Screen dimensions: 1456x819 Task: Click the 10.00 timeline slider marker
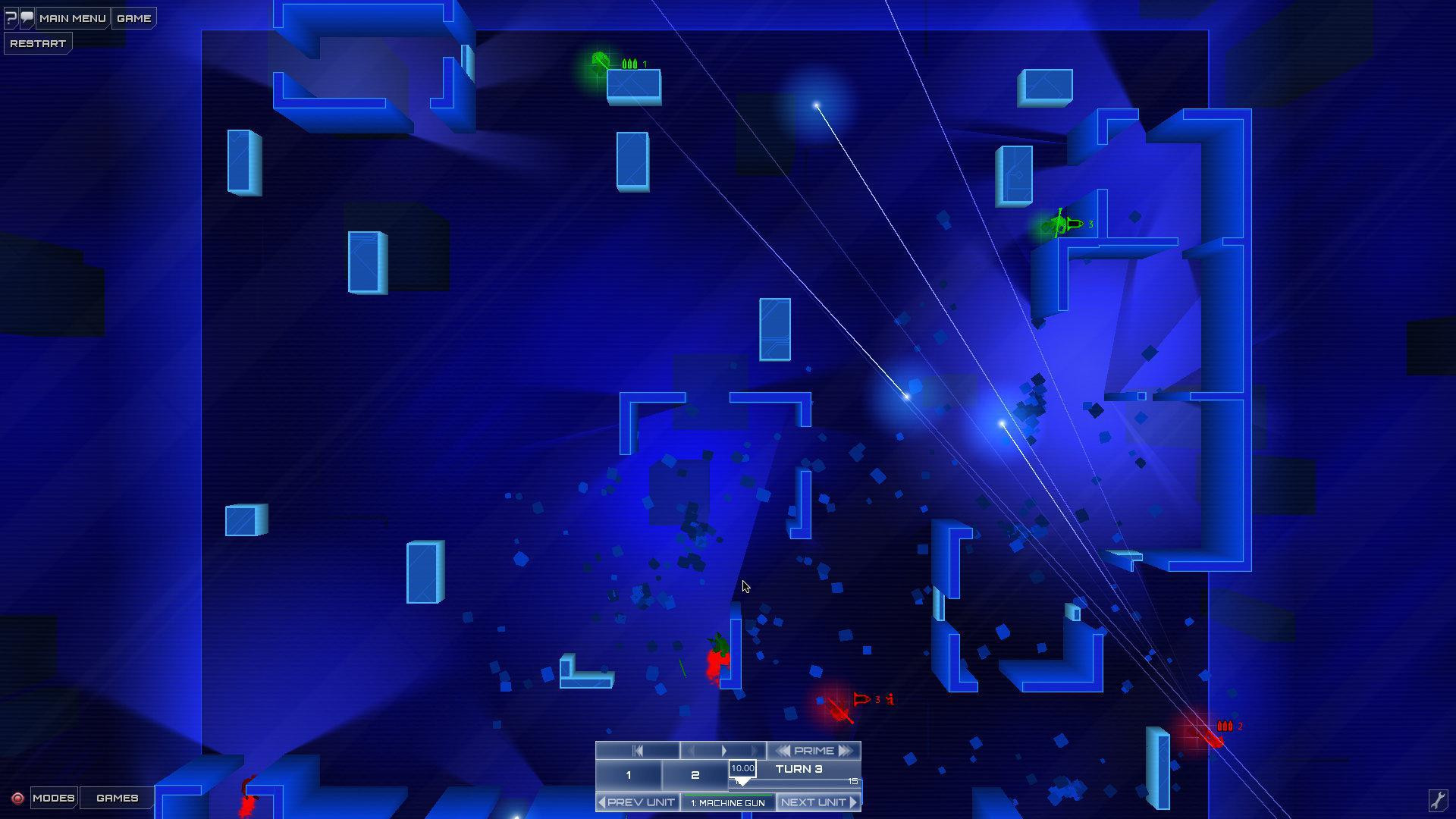[742, 768]
